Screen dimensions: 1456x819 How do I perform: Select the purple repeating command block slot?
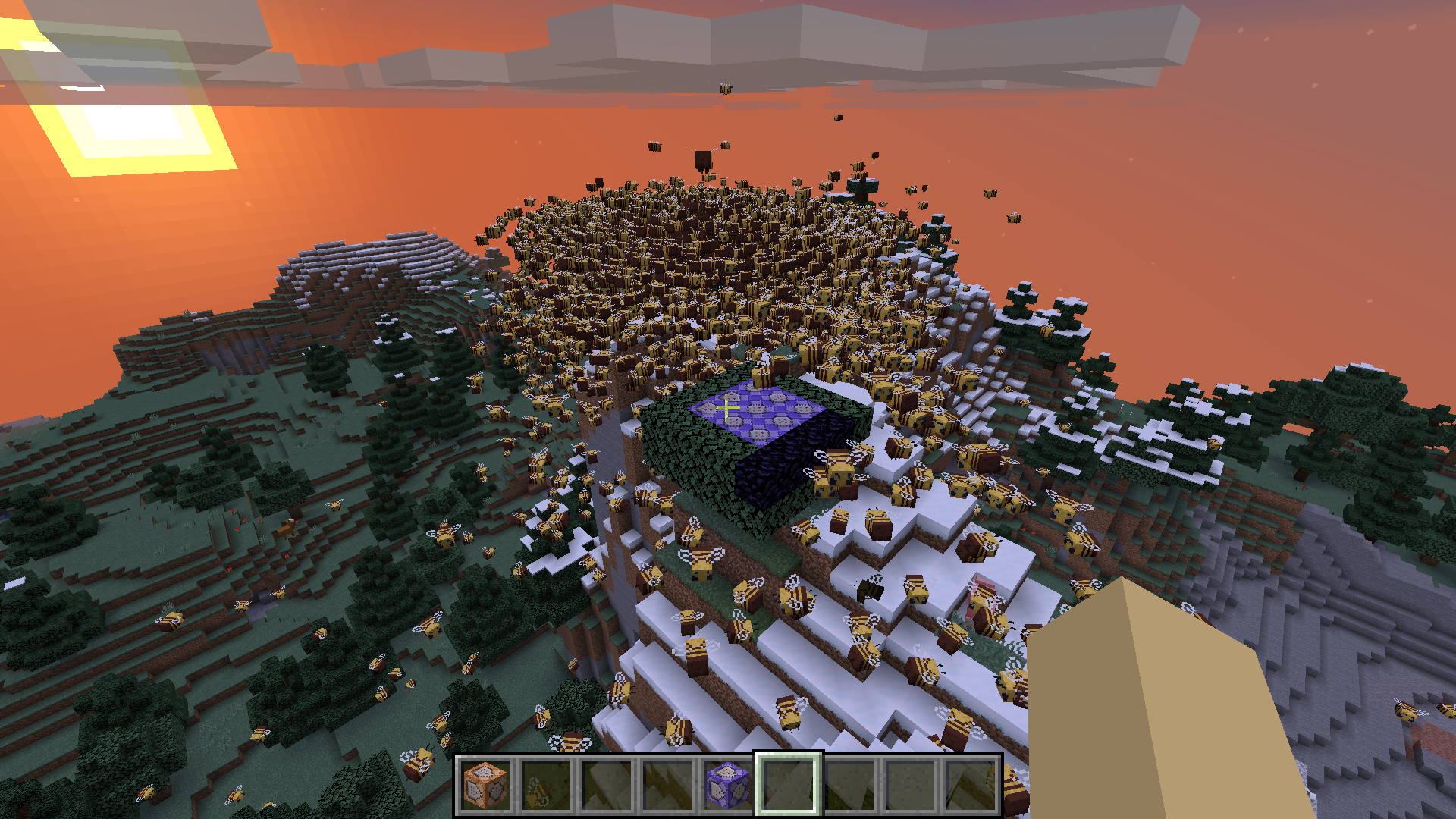728,785
